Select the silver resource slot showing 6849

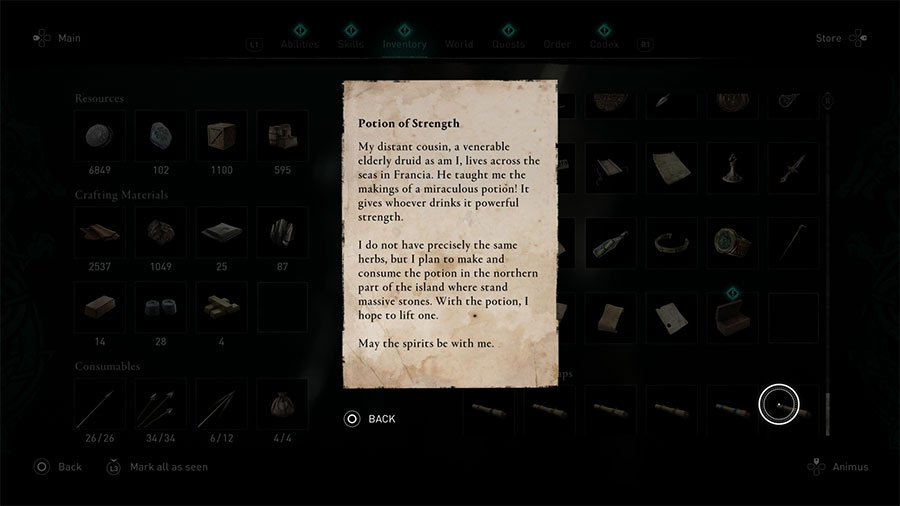(100, 137)
